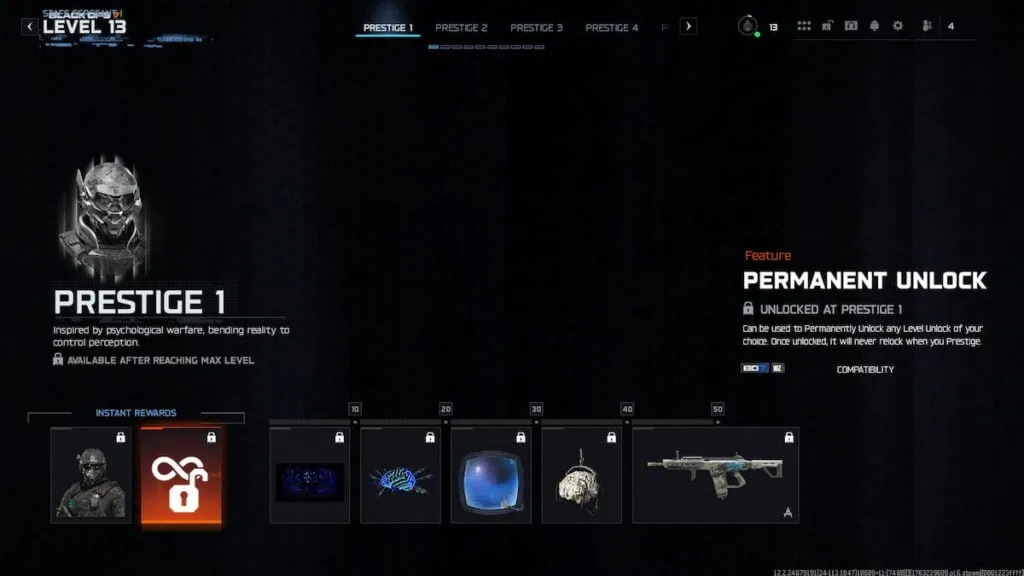Select the operator skin instant reward

pyautogui.click(x=90, y=475)
